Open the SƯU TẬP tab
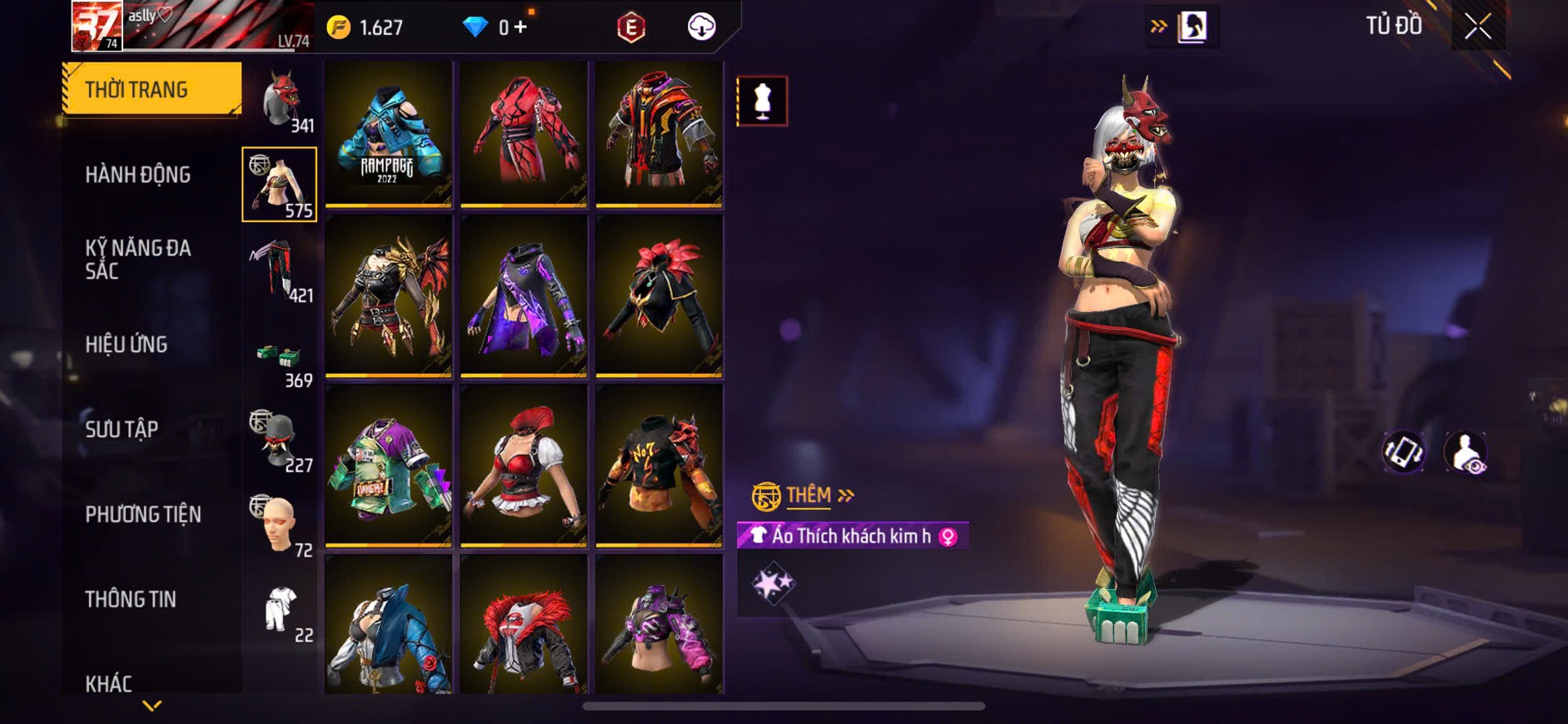 [122, 429]
